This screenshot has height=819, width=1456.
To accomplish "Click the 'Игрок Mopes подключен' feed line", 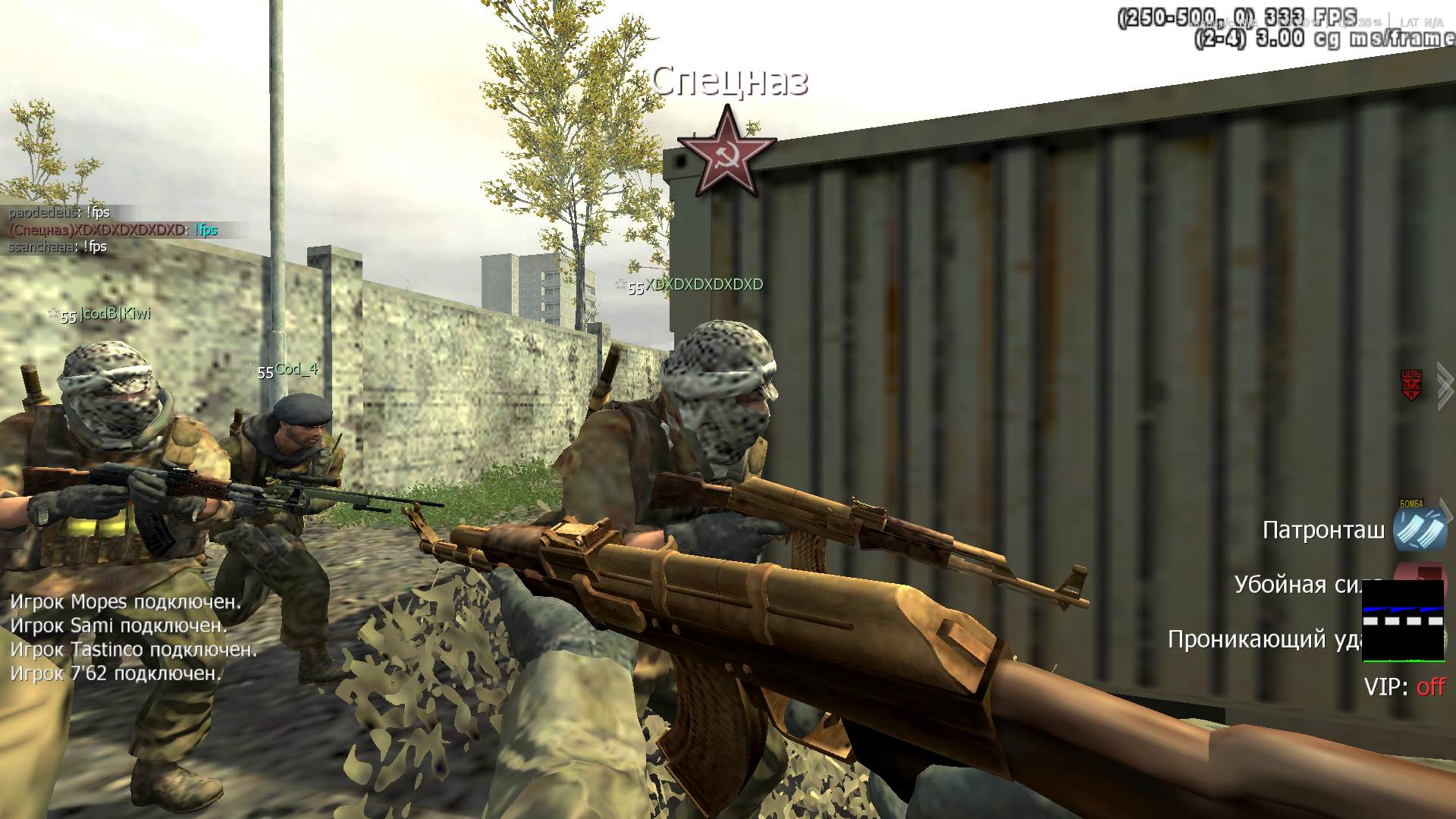I will click(126, 602).
